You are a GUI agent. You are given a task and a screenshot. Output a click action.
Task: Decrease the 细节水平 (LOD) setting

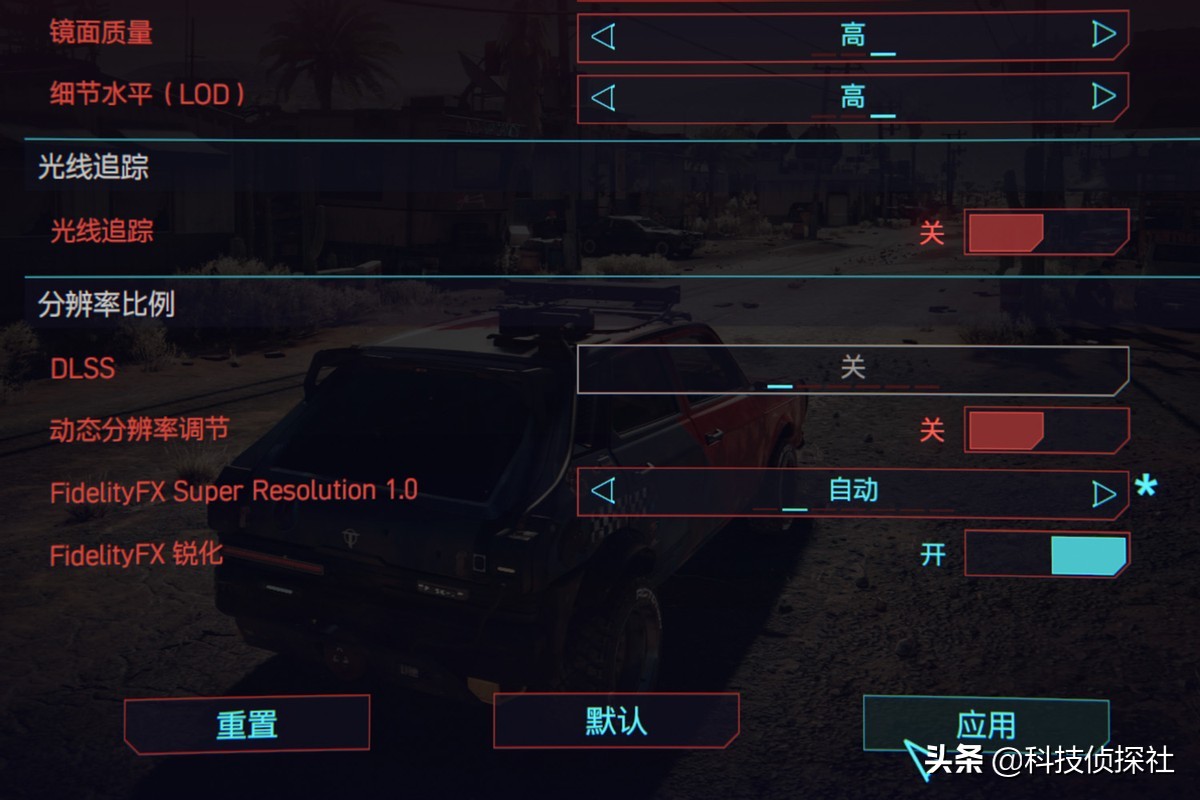[x=602, y=97]
